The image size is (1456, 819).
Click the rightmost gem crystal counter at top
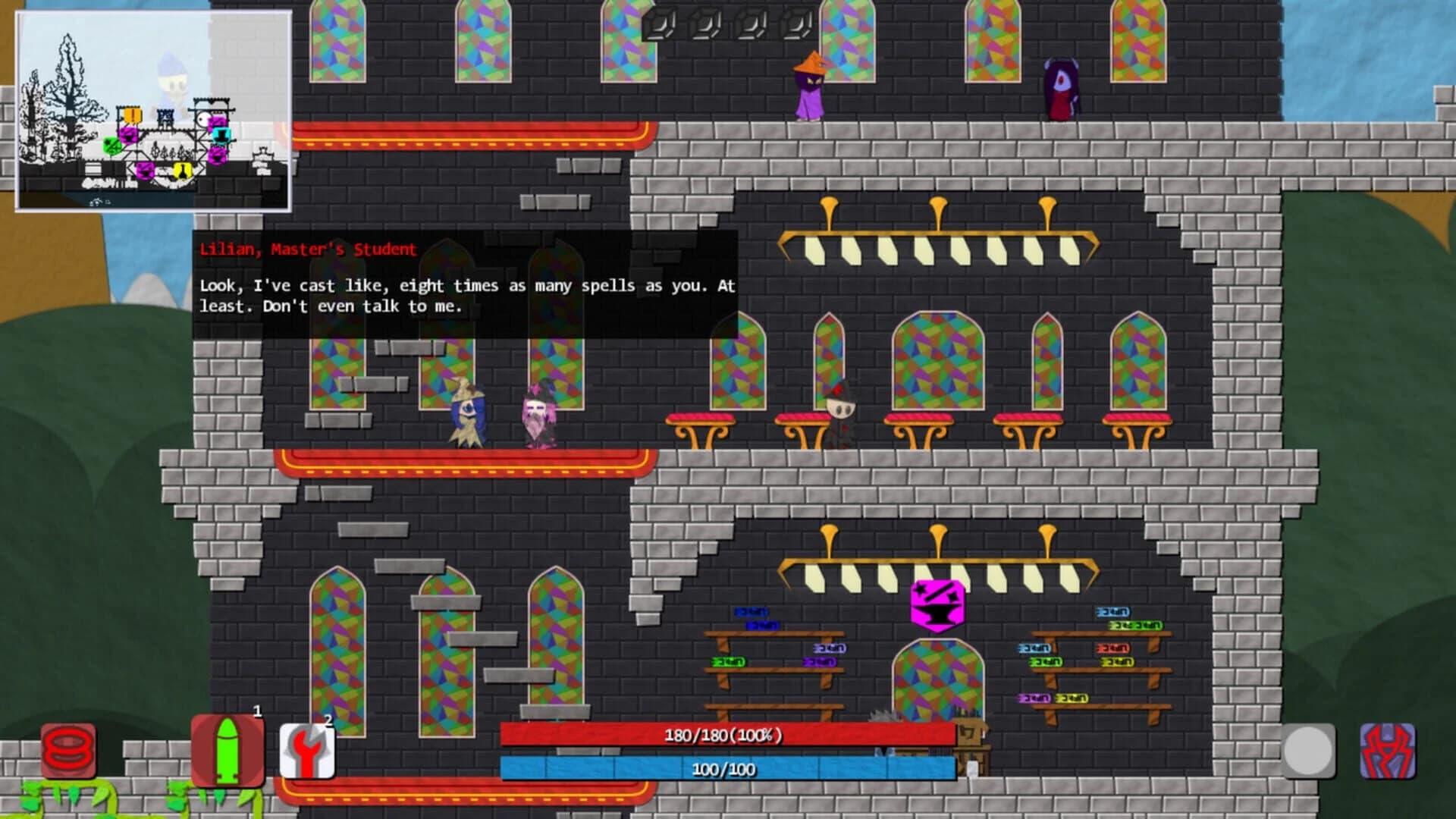(x=797, y=25)
